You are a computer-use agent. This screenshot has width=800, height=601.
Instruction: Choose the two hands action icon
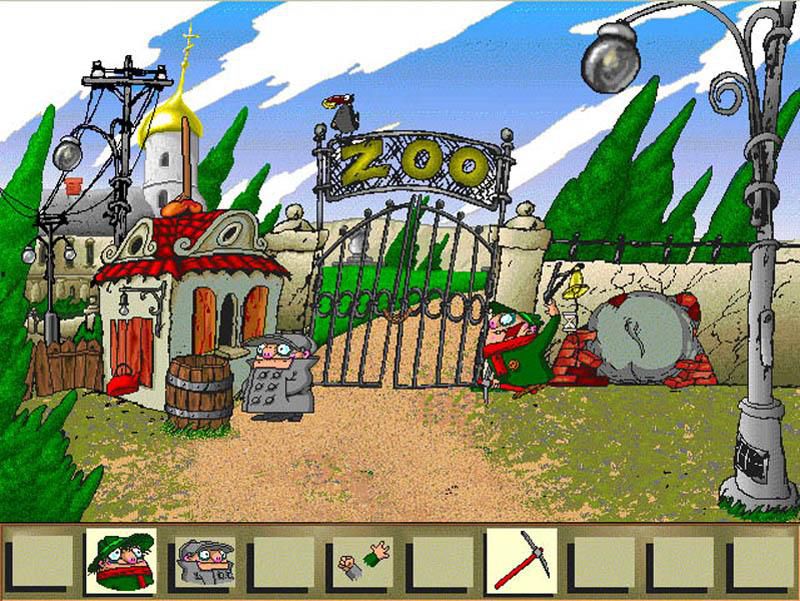point(361,562)
